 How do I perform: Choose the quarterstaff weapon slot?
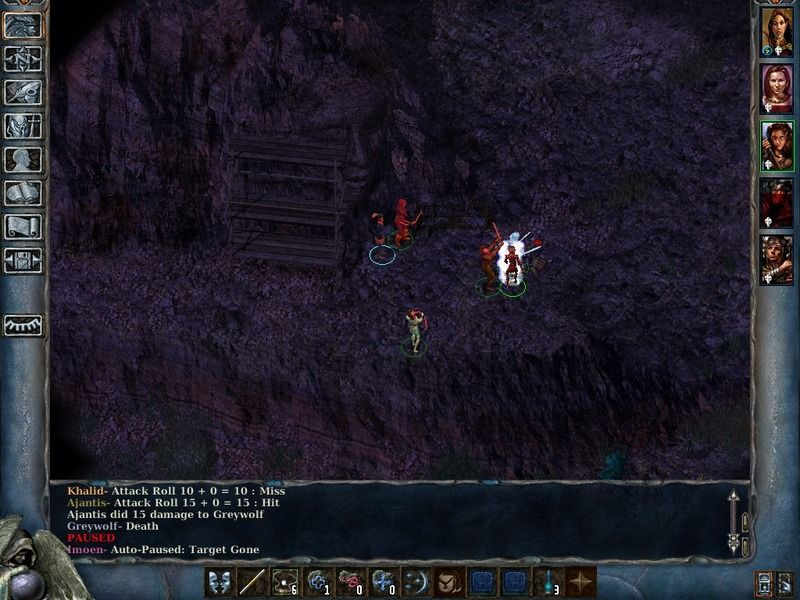pos(253,581)
